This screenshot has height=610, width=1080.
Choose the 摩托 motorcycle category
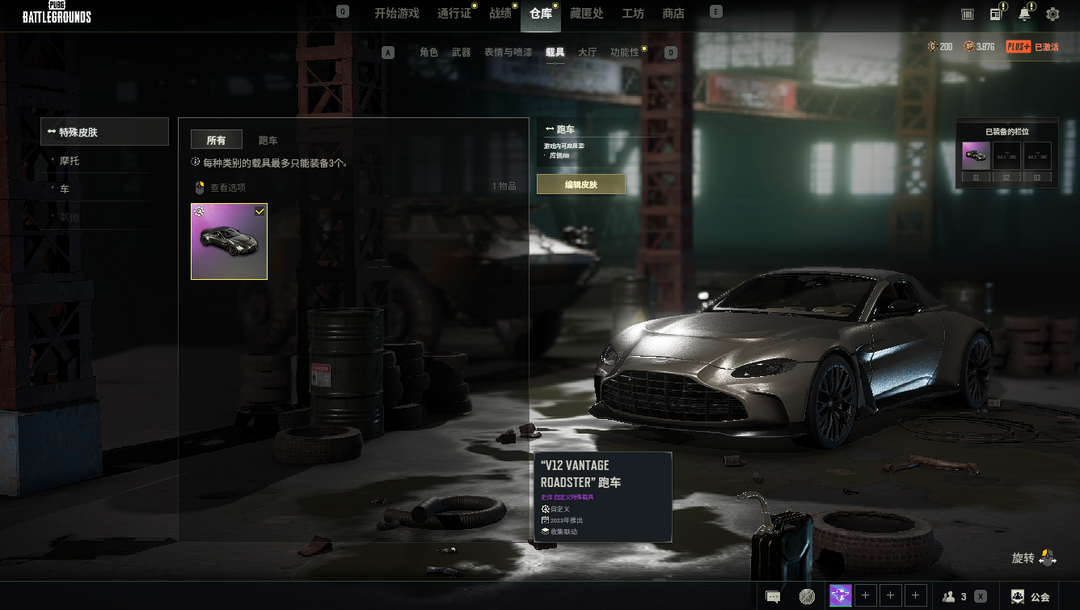[70, 160]
